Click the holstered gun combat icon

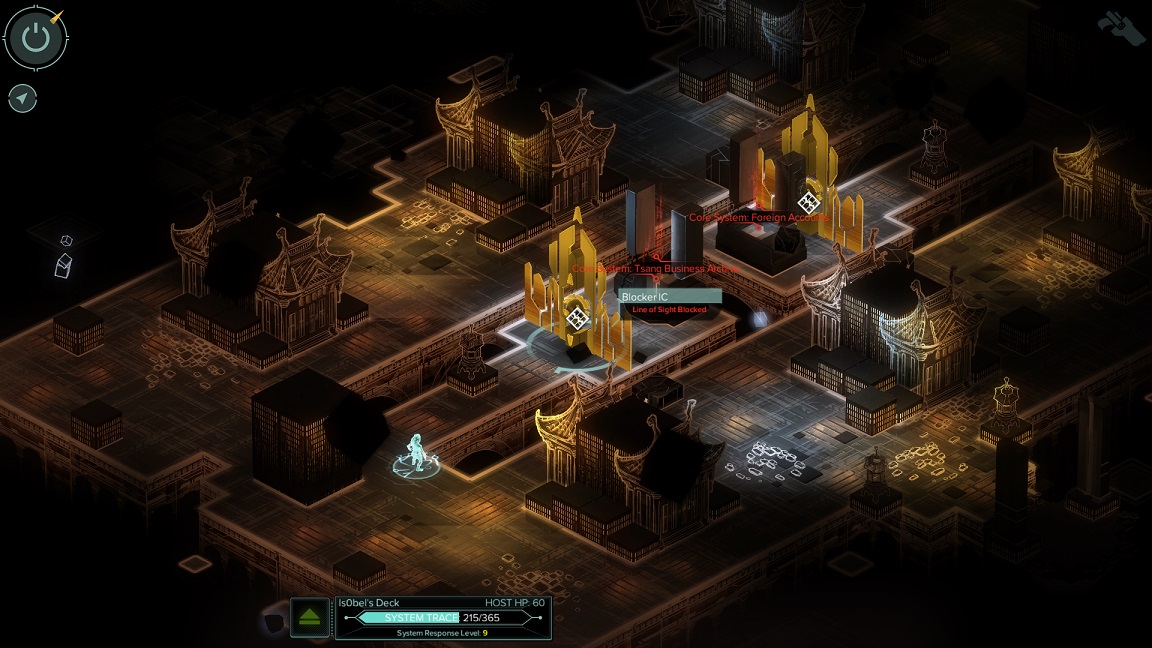[1120, 26]
